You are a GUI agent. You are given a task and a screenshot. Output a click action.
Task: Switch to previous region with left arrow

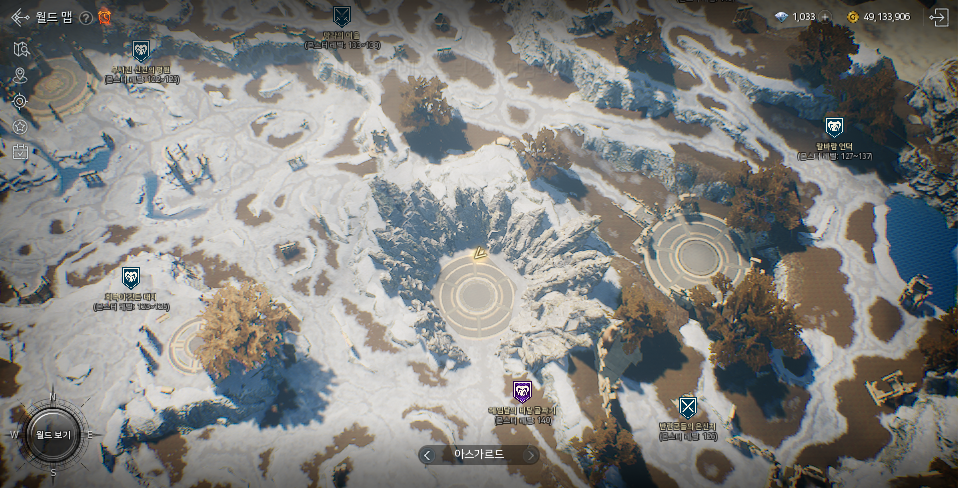click(x=428, y=455)
